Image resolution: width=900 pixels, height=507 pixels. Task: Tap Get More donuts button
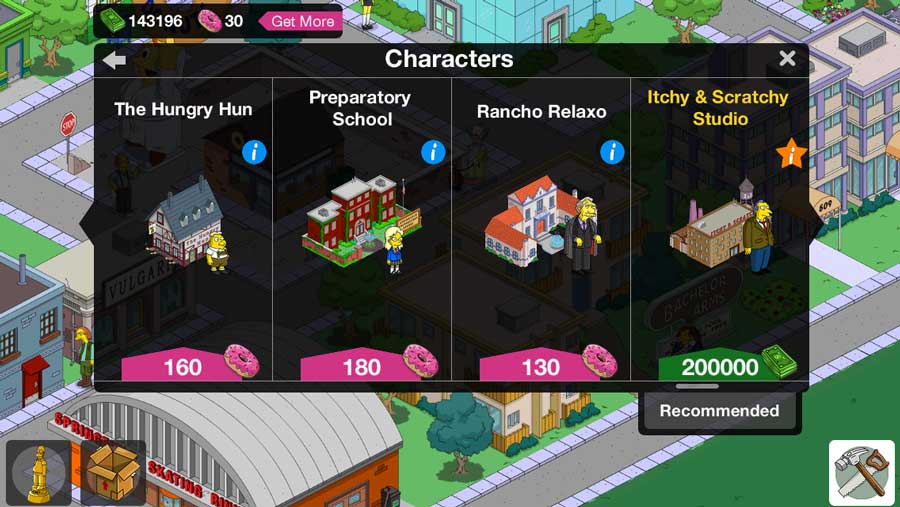pos(301,21)
